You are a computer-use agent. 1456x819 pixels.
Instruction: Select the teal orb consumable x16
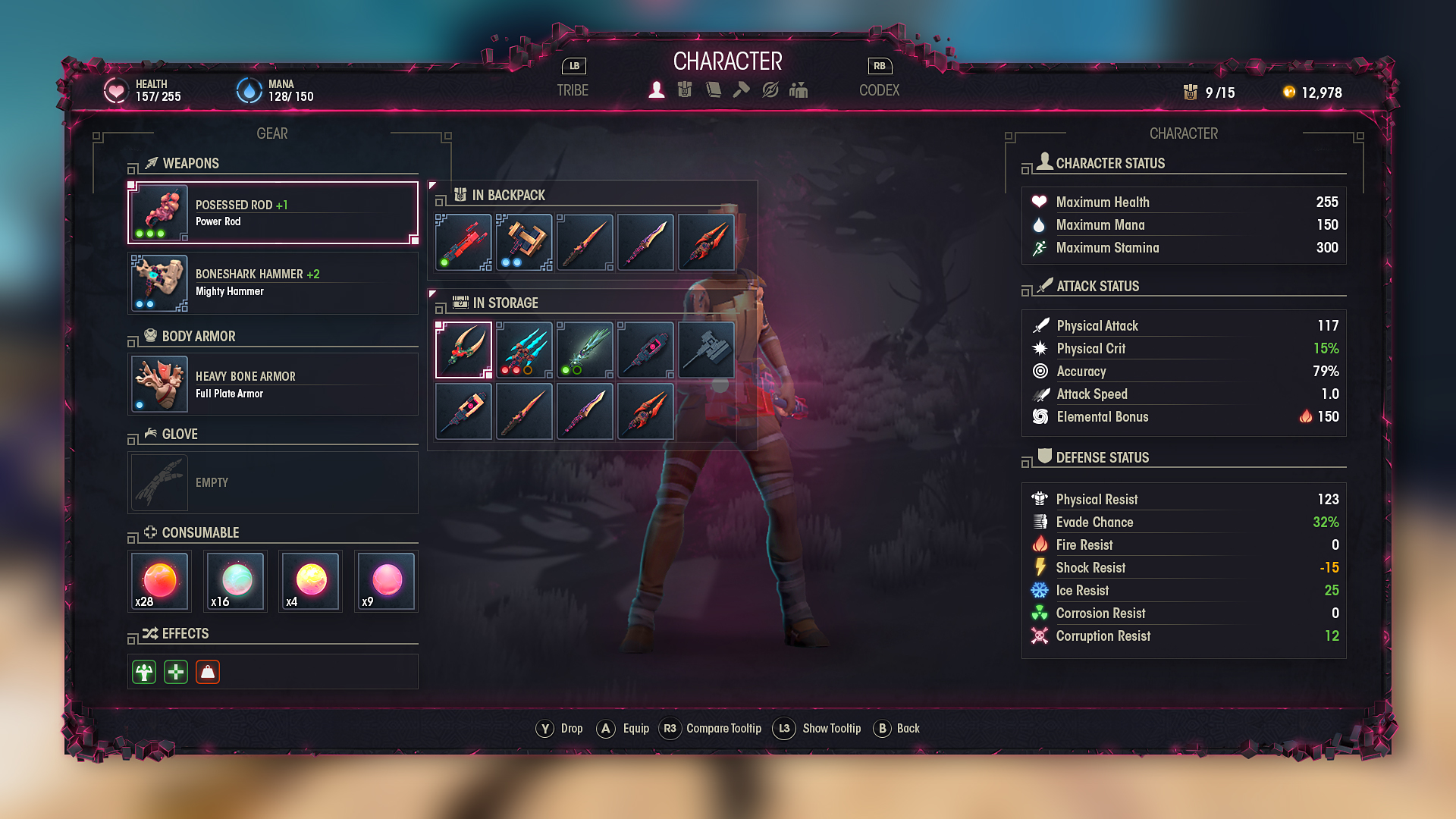click(x=236, y=582)
